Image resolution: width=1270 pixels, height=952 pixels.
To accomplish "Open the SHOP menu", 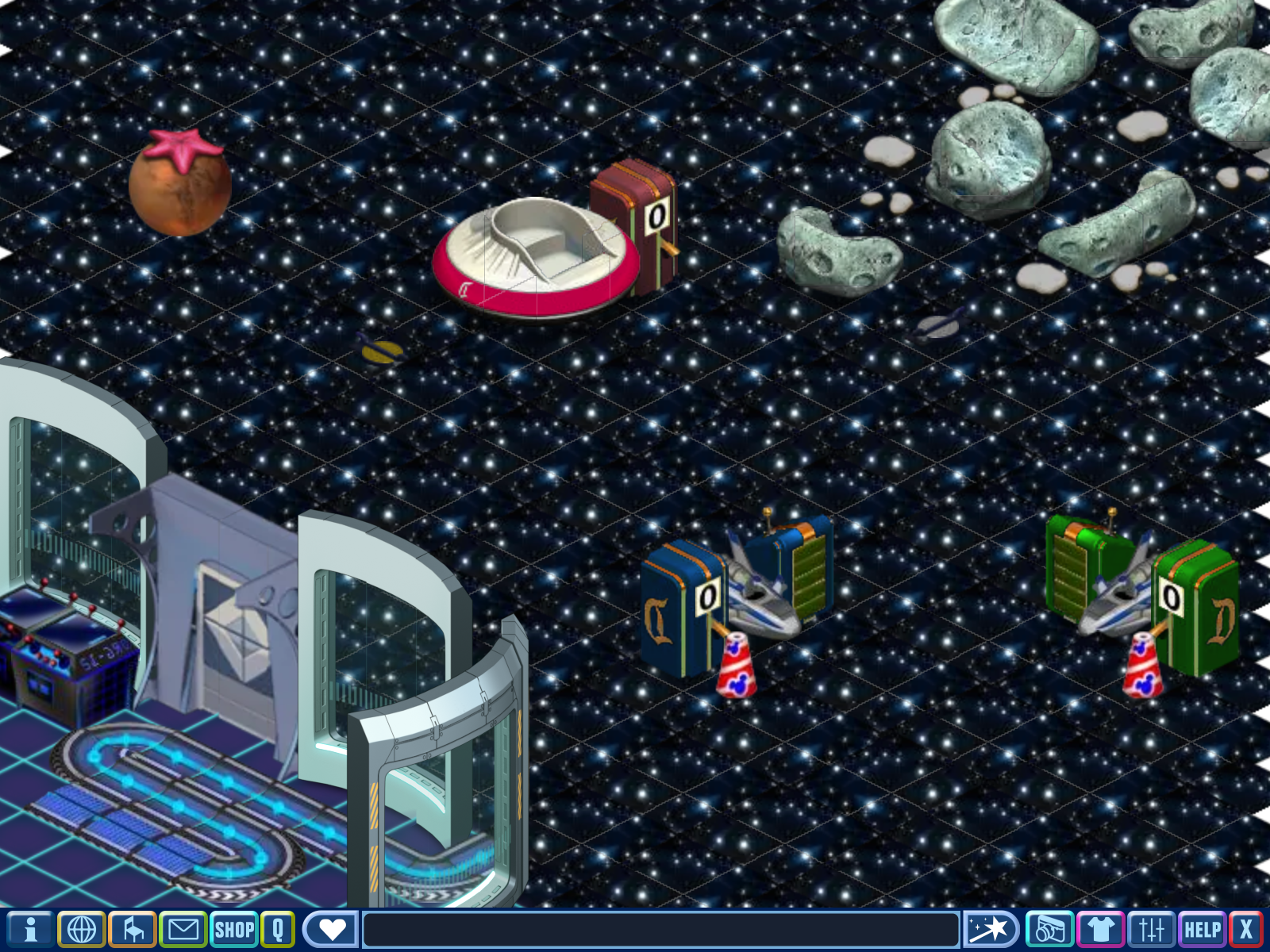I will coord(234,929).
